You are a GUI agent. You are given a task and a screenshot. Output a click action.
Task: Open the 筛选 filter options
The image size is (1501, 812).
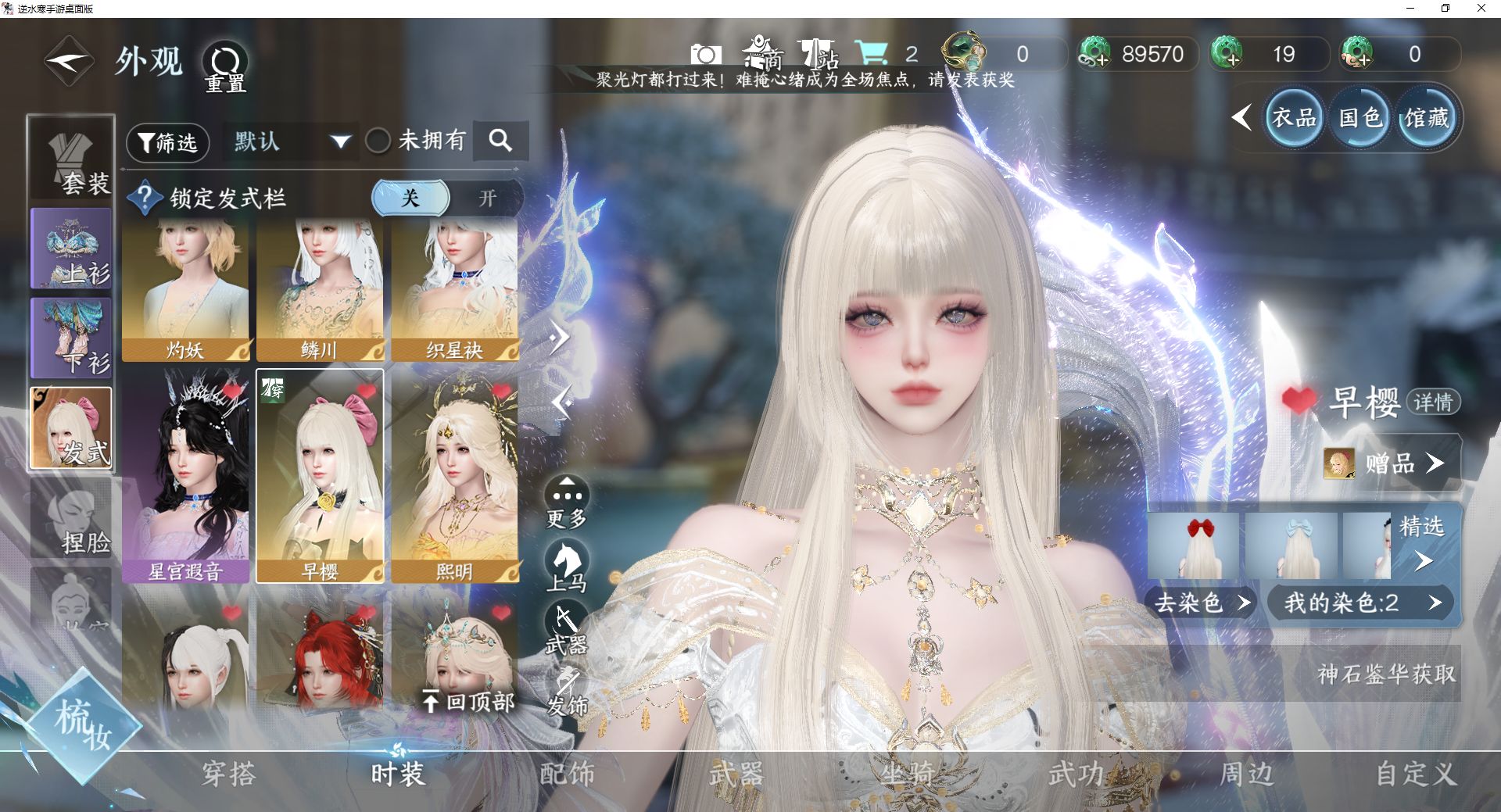pos(167,142)
